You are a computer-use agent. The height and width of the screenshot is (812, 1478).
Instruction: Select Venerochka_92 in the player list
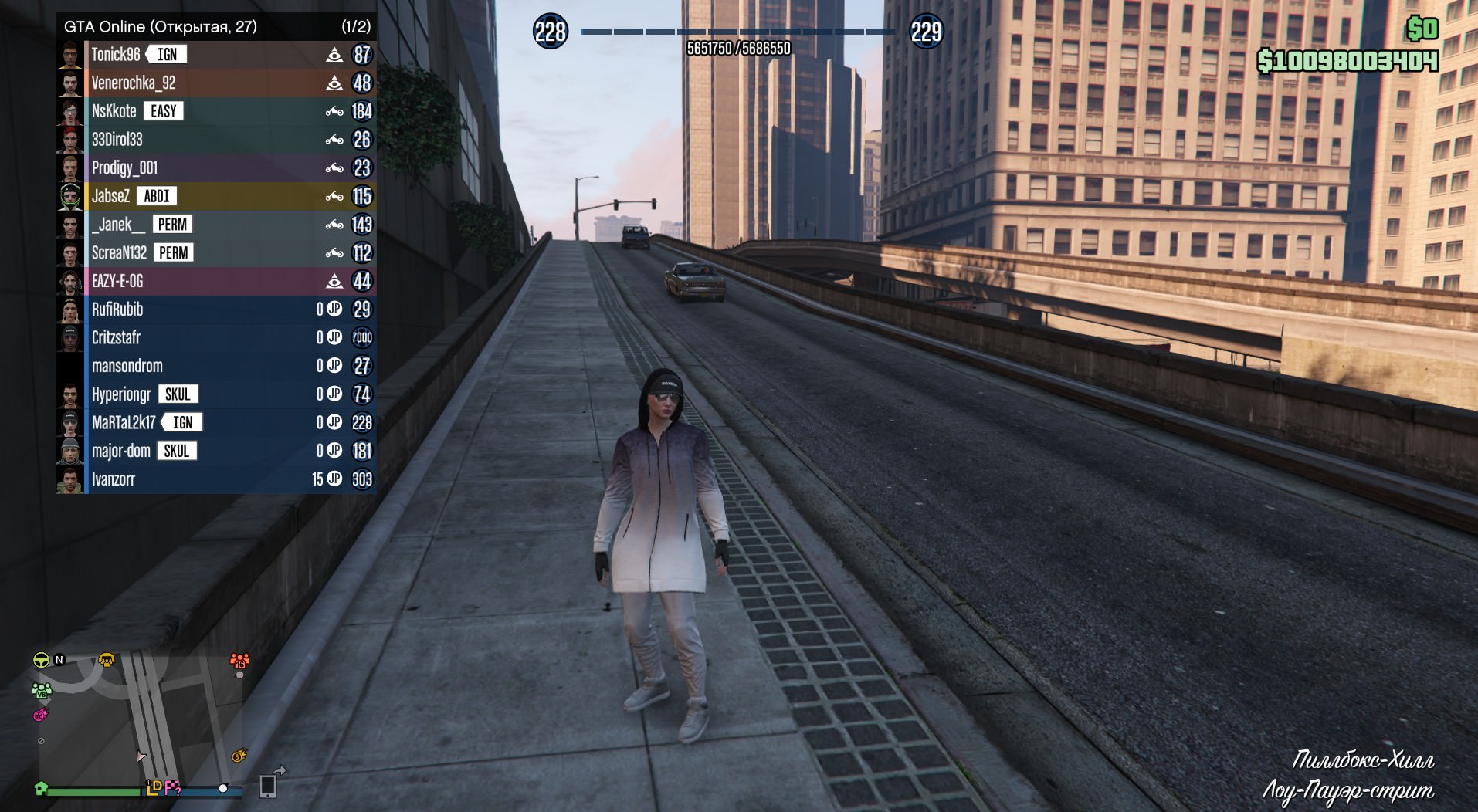coord(134,83)
